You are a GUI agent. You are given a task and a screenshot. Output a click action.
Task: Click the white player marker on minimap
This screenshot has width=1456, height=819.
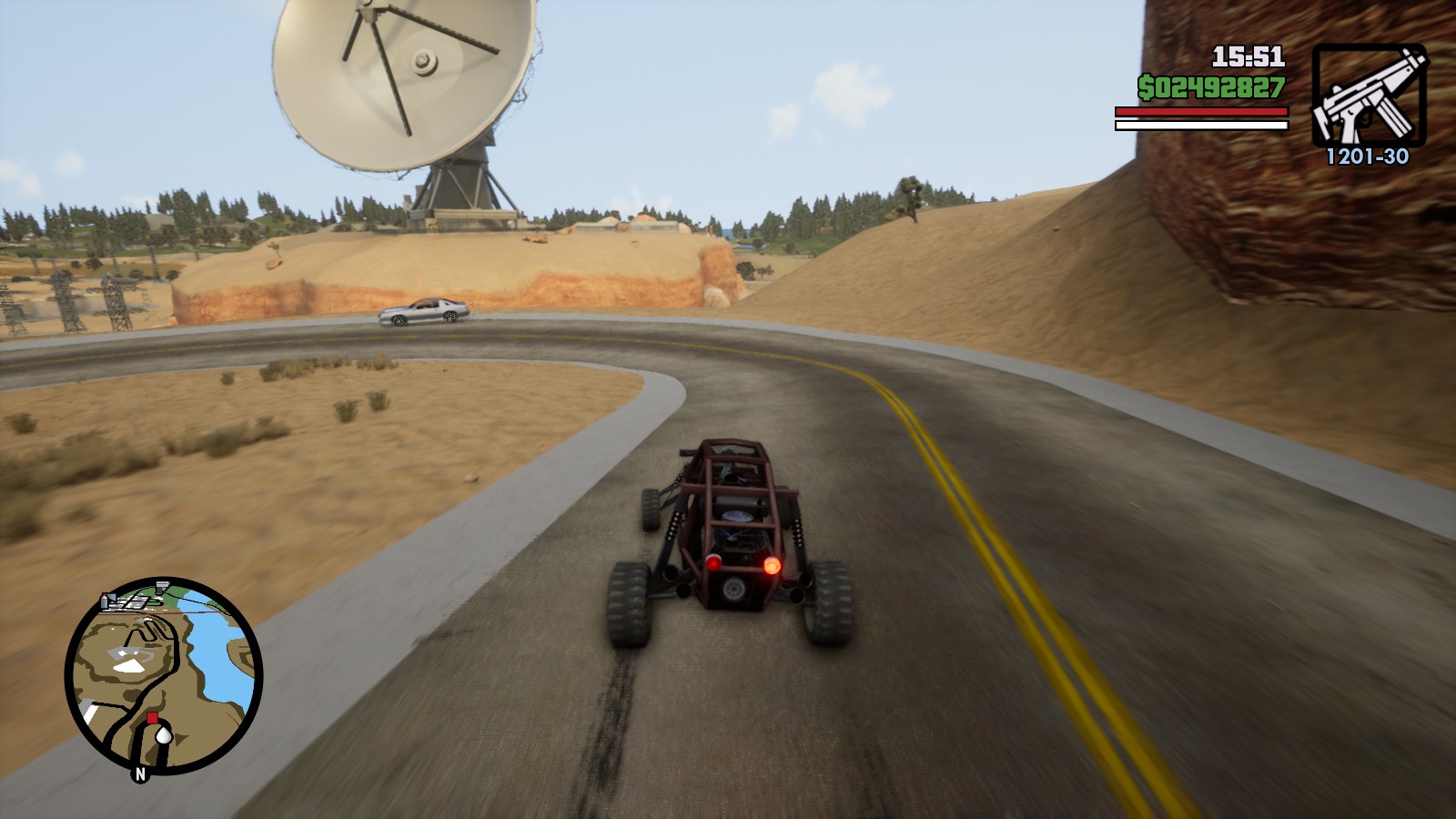coord(163,733)
